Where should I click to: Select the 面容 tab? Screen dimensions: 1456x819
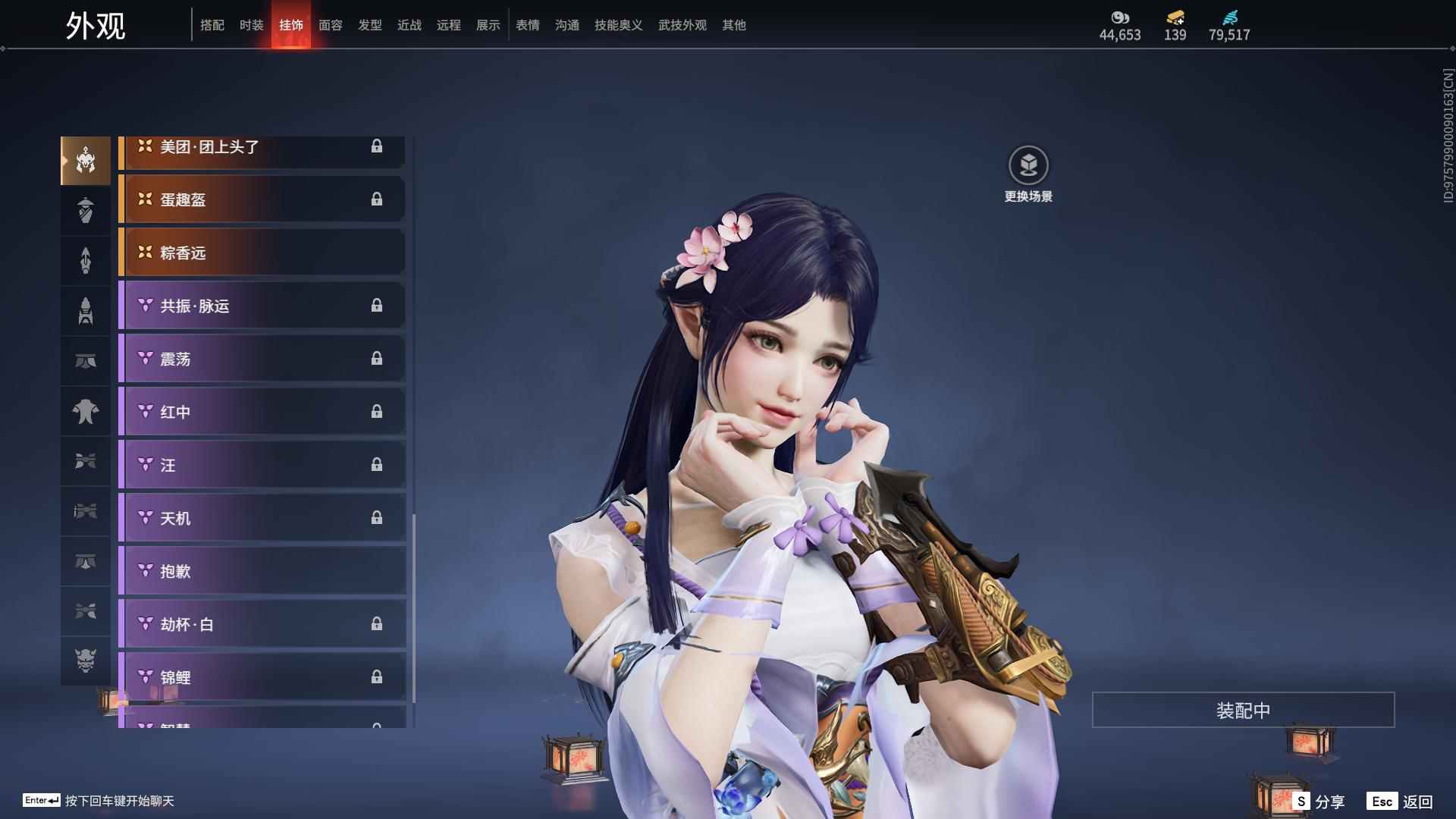point(331,25)
